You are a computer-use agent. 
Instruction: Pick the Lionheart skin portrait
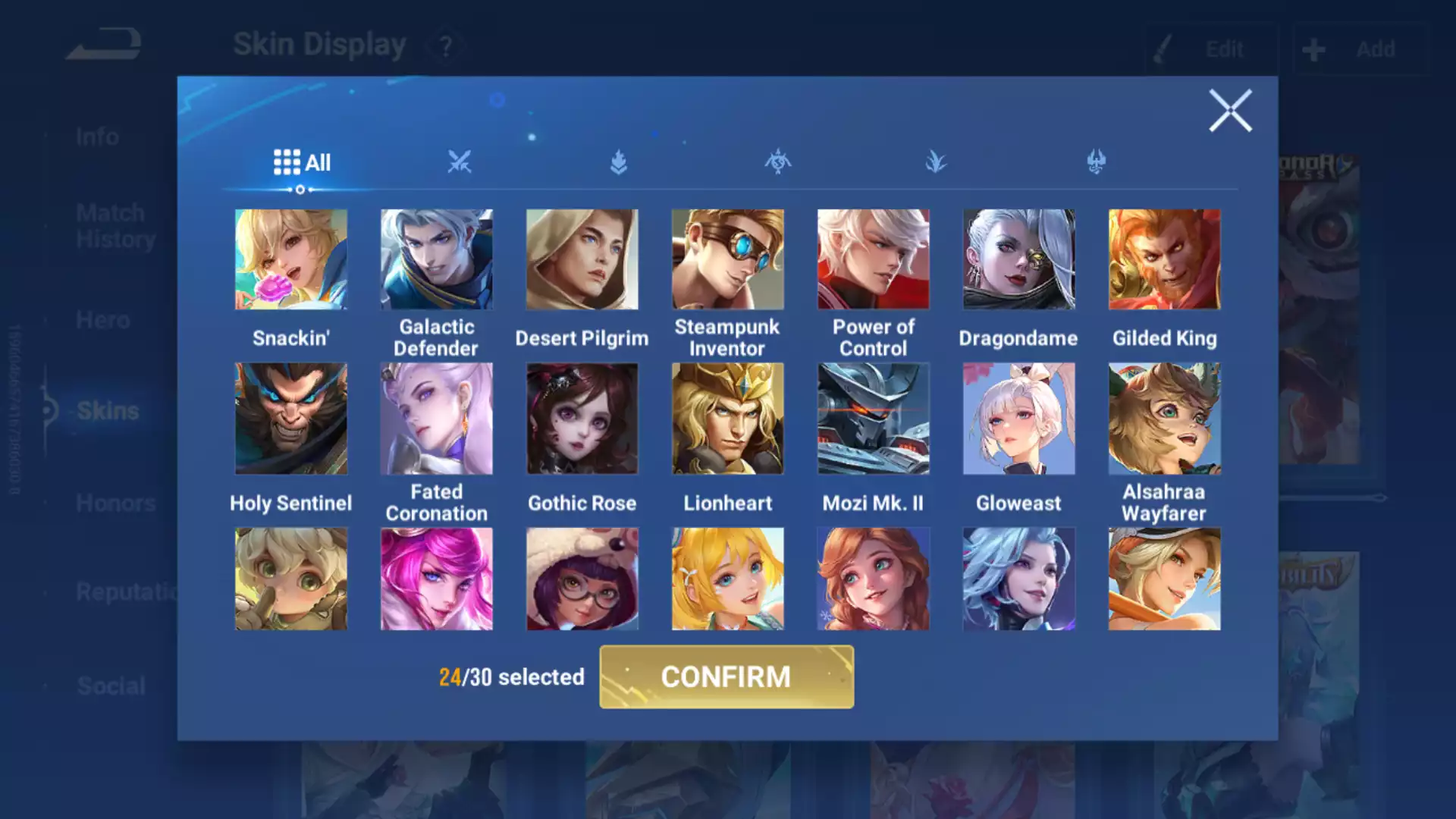728,419
